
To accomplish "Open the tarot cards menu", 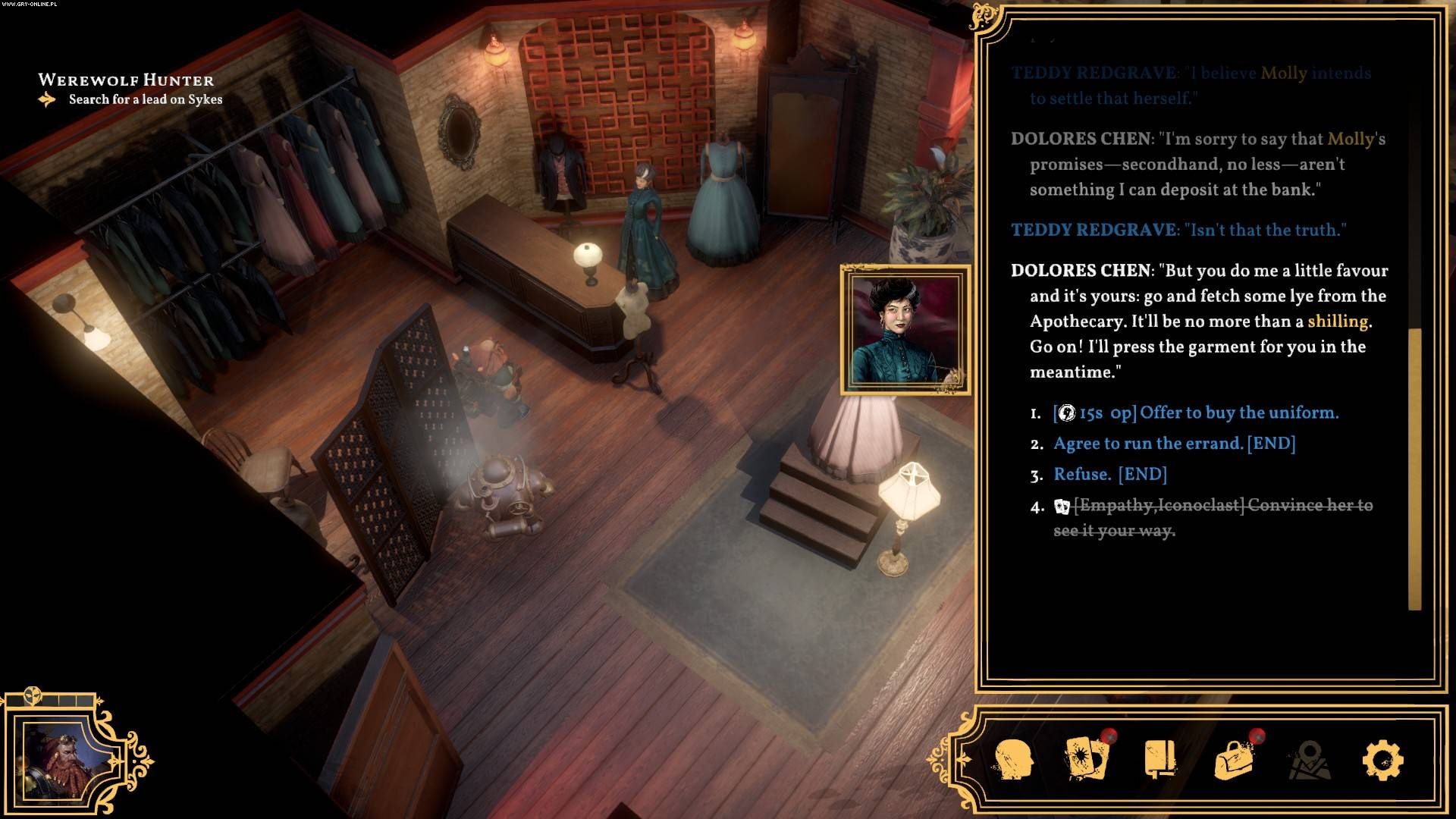I will coord(1086,759).
